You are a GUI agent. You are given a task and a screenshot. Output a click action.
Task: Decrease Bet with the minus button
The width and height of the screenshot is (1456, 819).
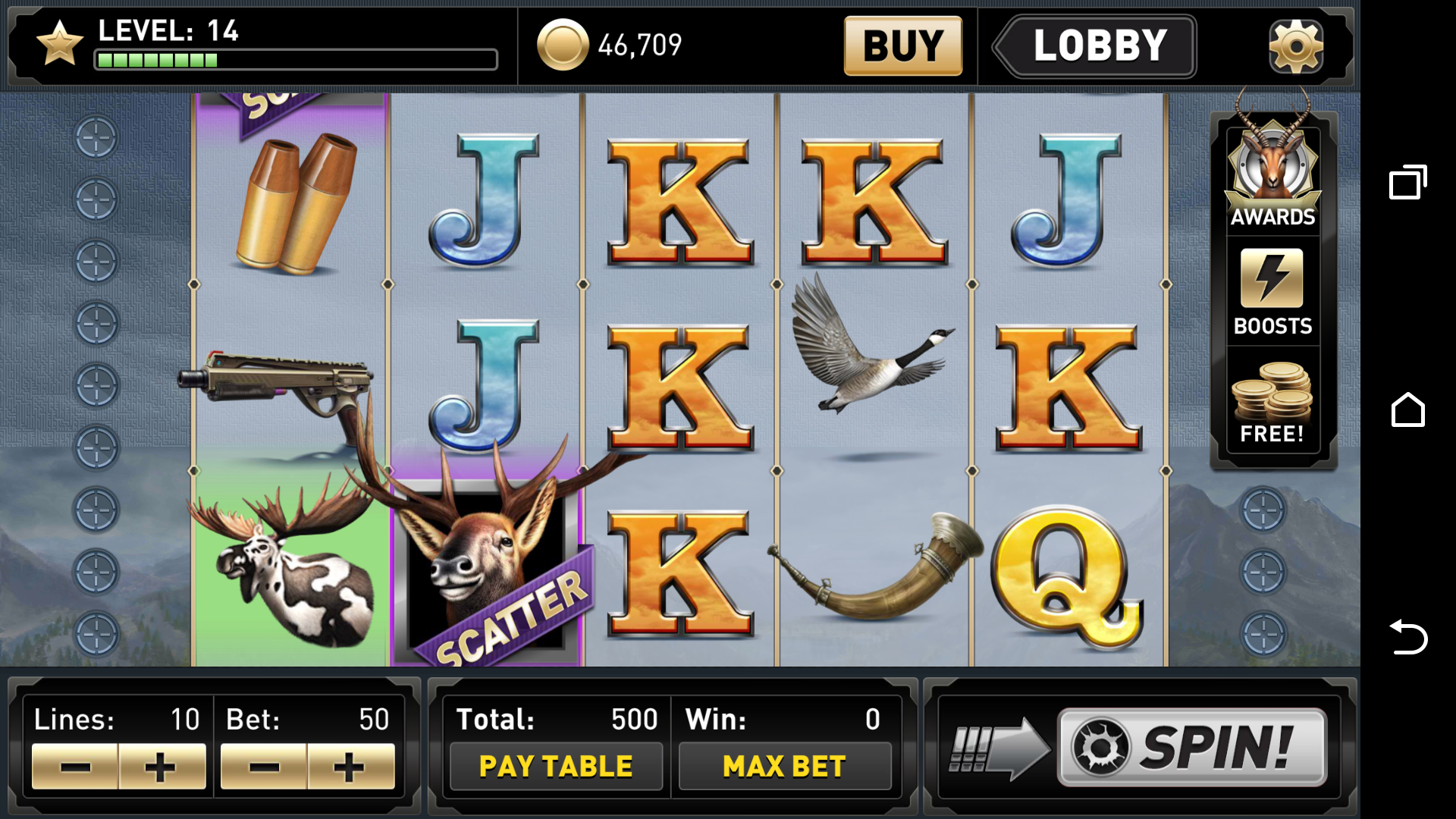point(263,766)
